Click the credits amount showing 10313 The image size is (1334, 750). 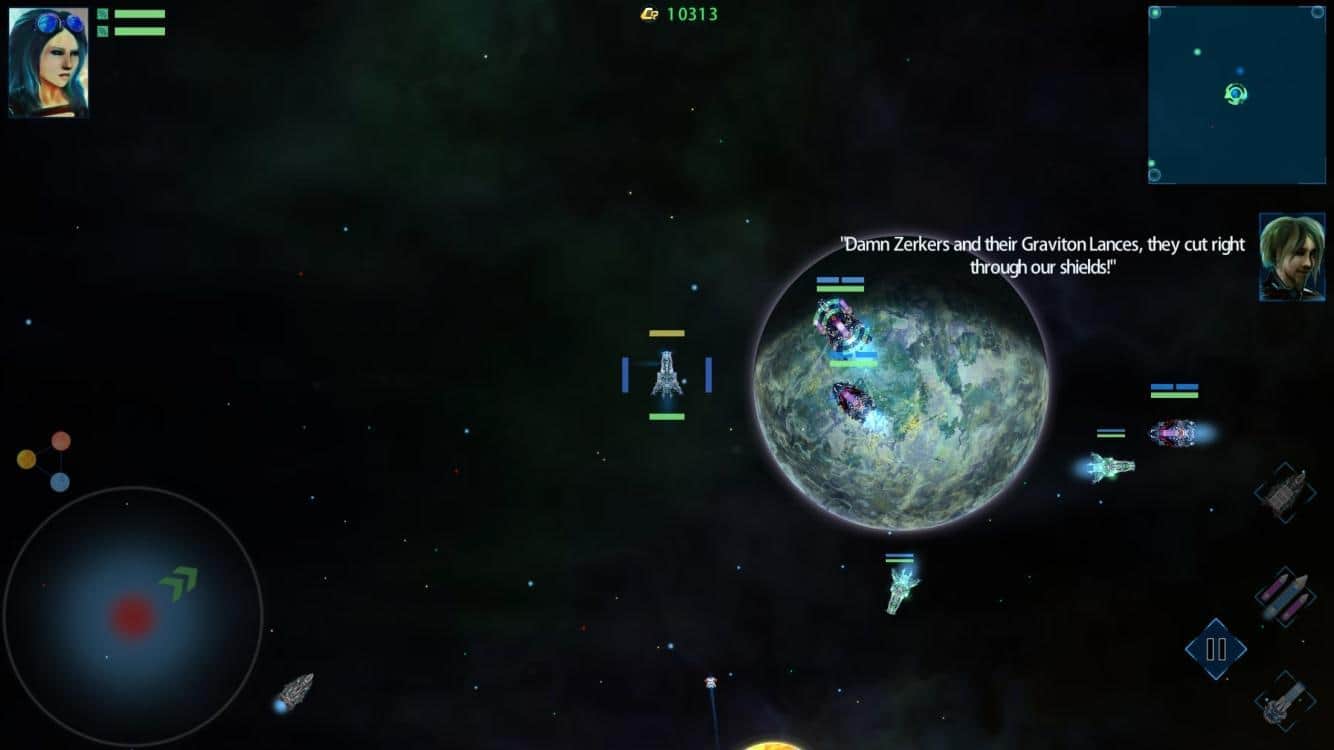(x=694, y=15)
